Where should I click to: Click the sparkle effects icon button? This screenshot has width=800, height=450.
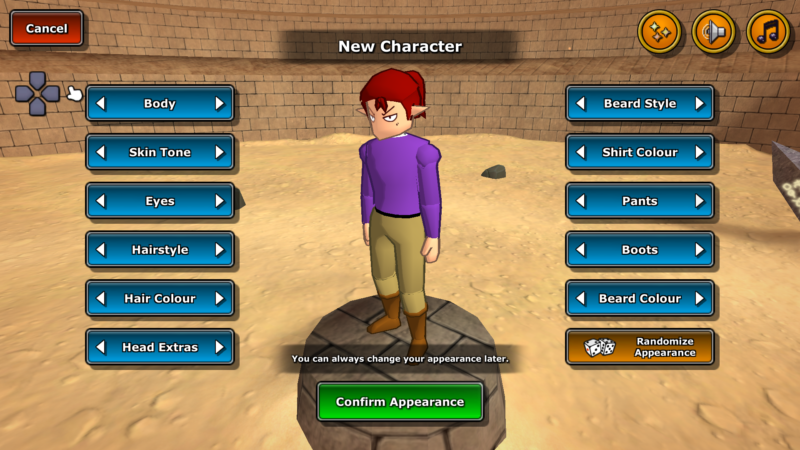(x=659, y=32)
